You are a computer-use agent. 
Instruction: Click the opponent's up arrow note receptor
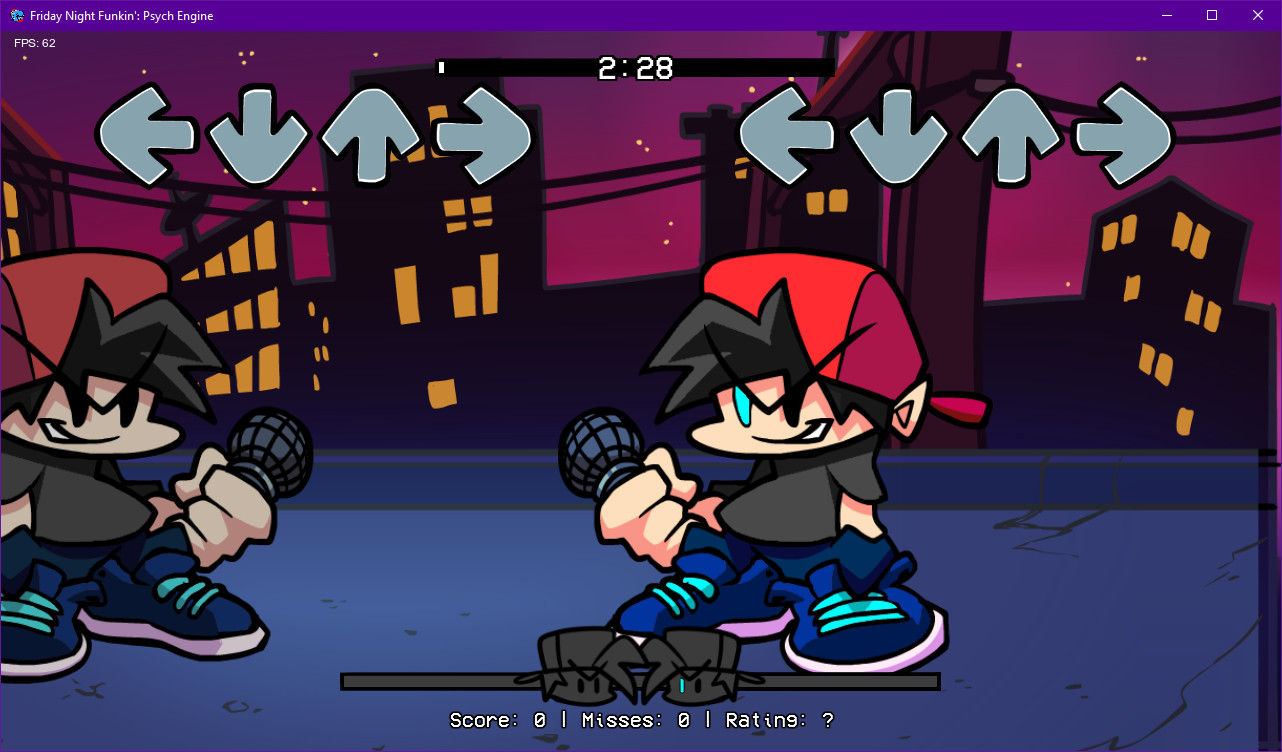tap(372, 135)
